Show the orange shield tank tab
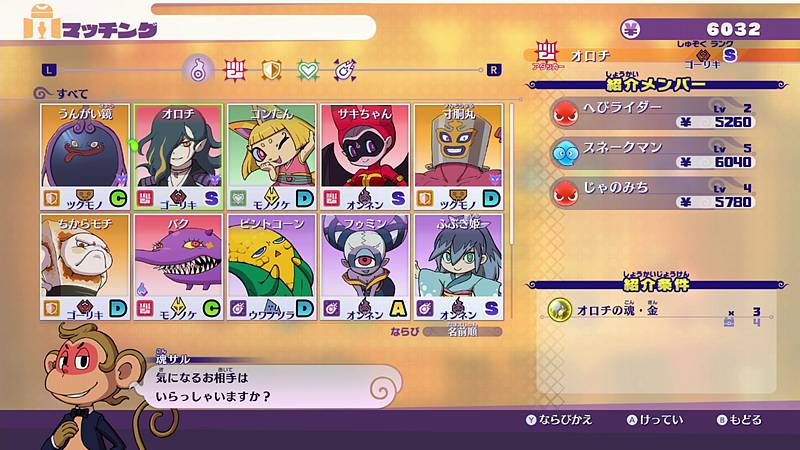This screenshot has height=450, width=800. click(x=271, y=69)
